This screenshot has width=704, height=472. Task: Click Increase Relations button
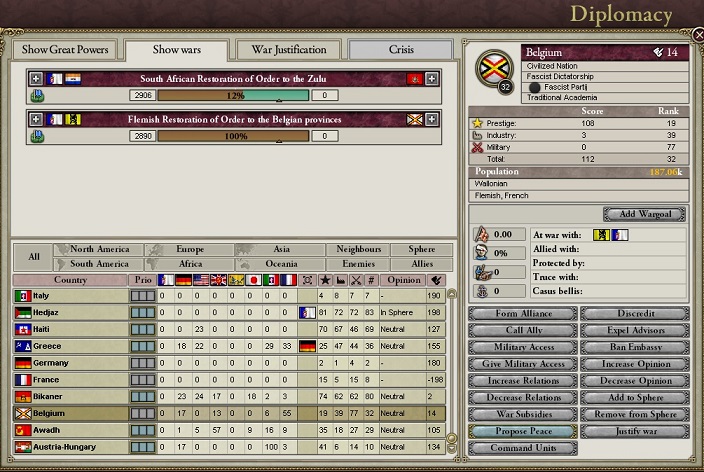coord(522,381)
